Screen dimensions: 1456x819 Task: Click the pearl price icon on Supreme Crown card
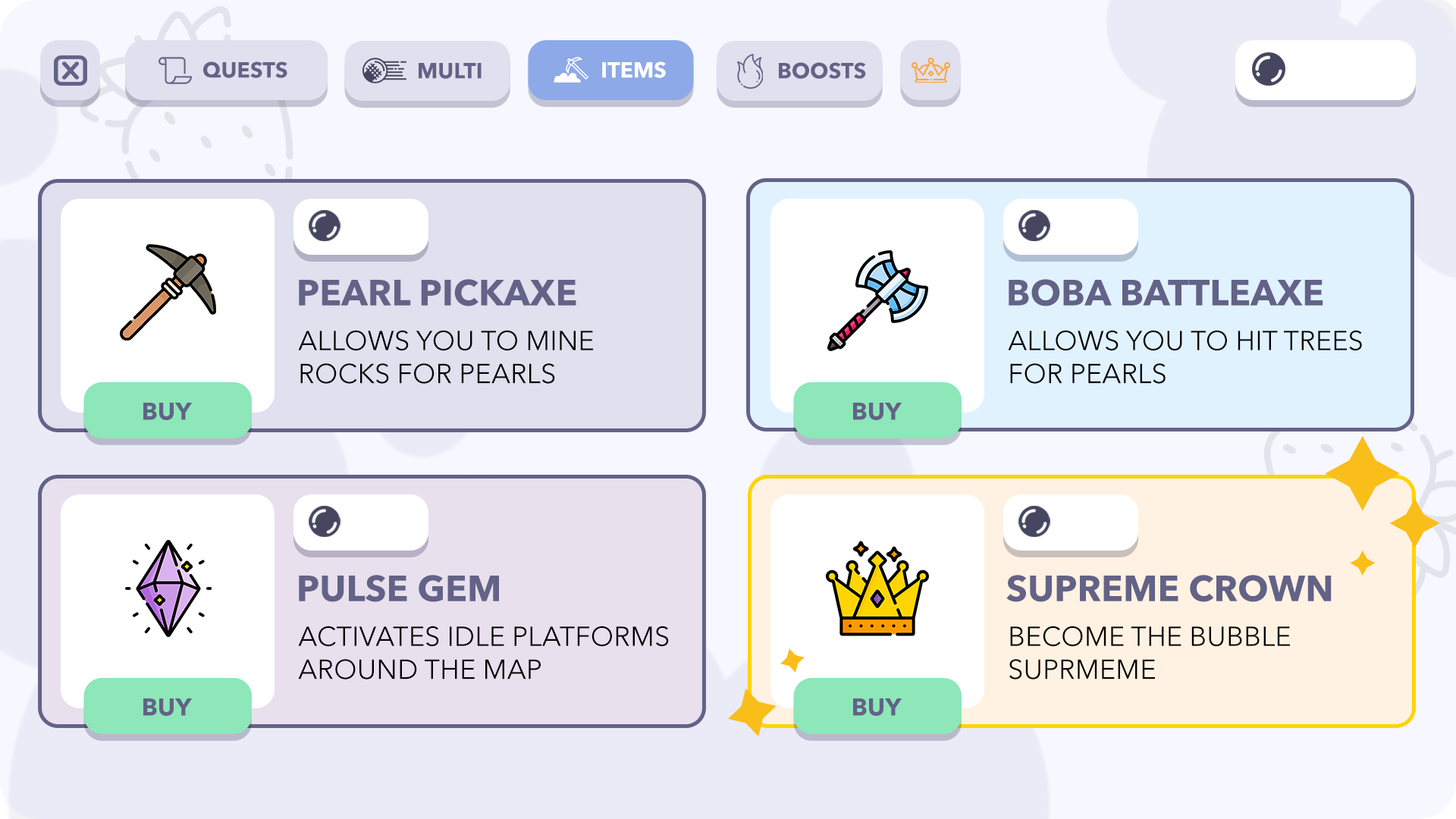pyautogui.click(x=1035, y=521)
